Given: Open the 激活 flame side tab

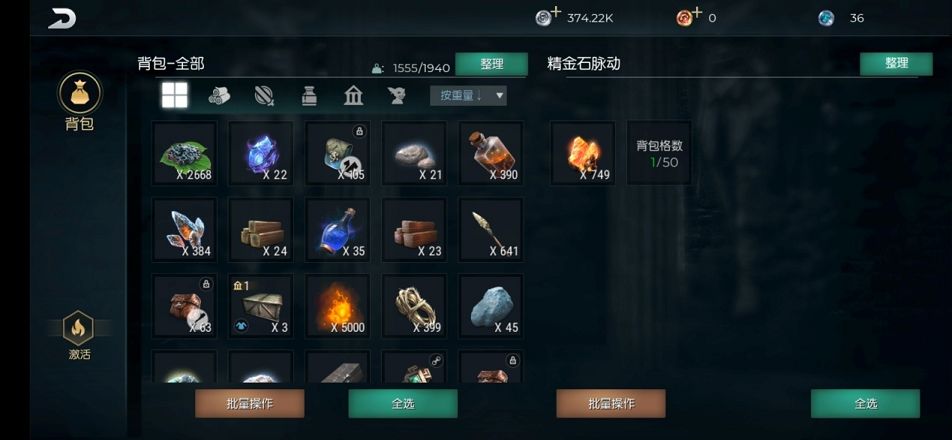Looking at the screenshot, I should (x=79, y=335).
